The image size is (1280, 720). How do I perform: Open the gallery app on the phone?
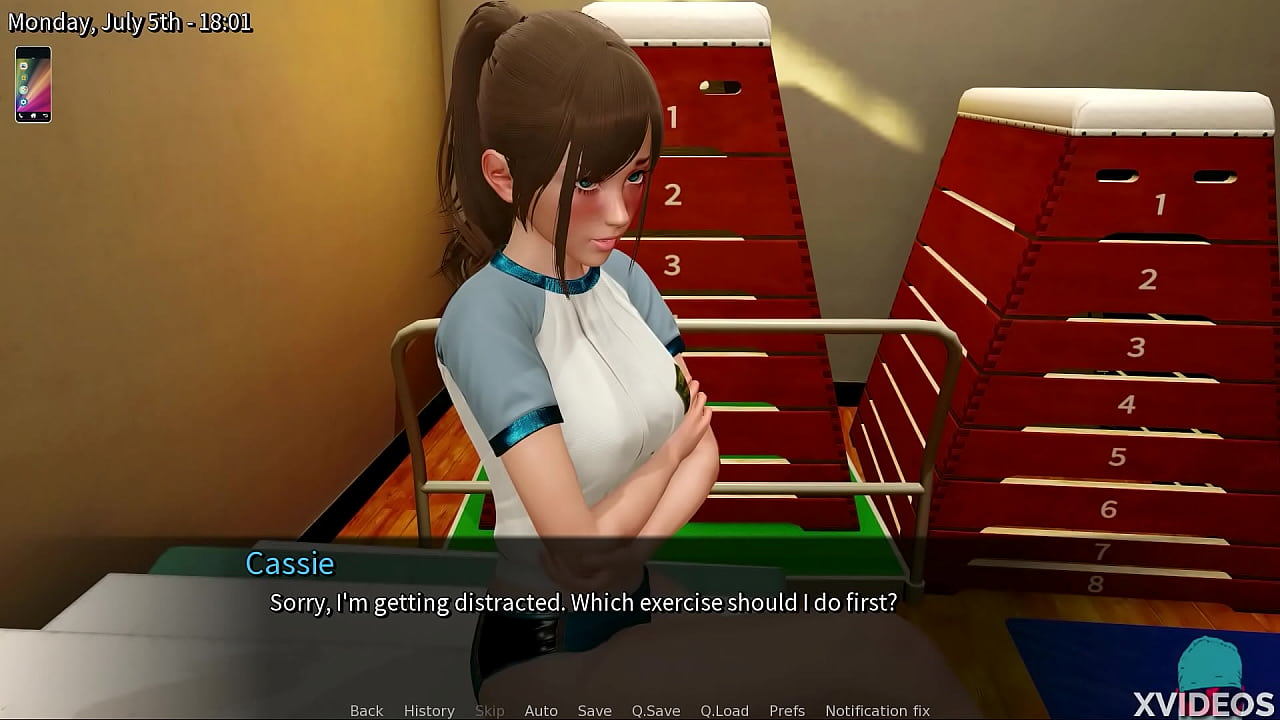[x=24, y=77]
